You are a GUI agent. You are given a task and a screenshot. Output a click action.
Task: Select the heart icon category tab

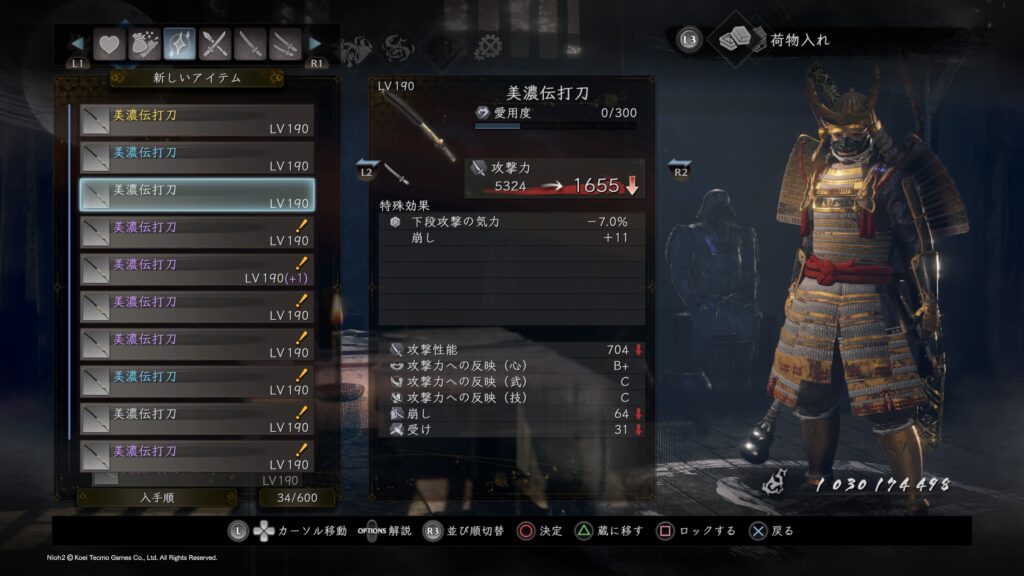tap(108, 44)
